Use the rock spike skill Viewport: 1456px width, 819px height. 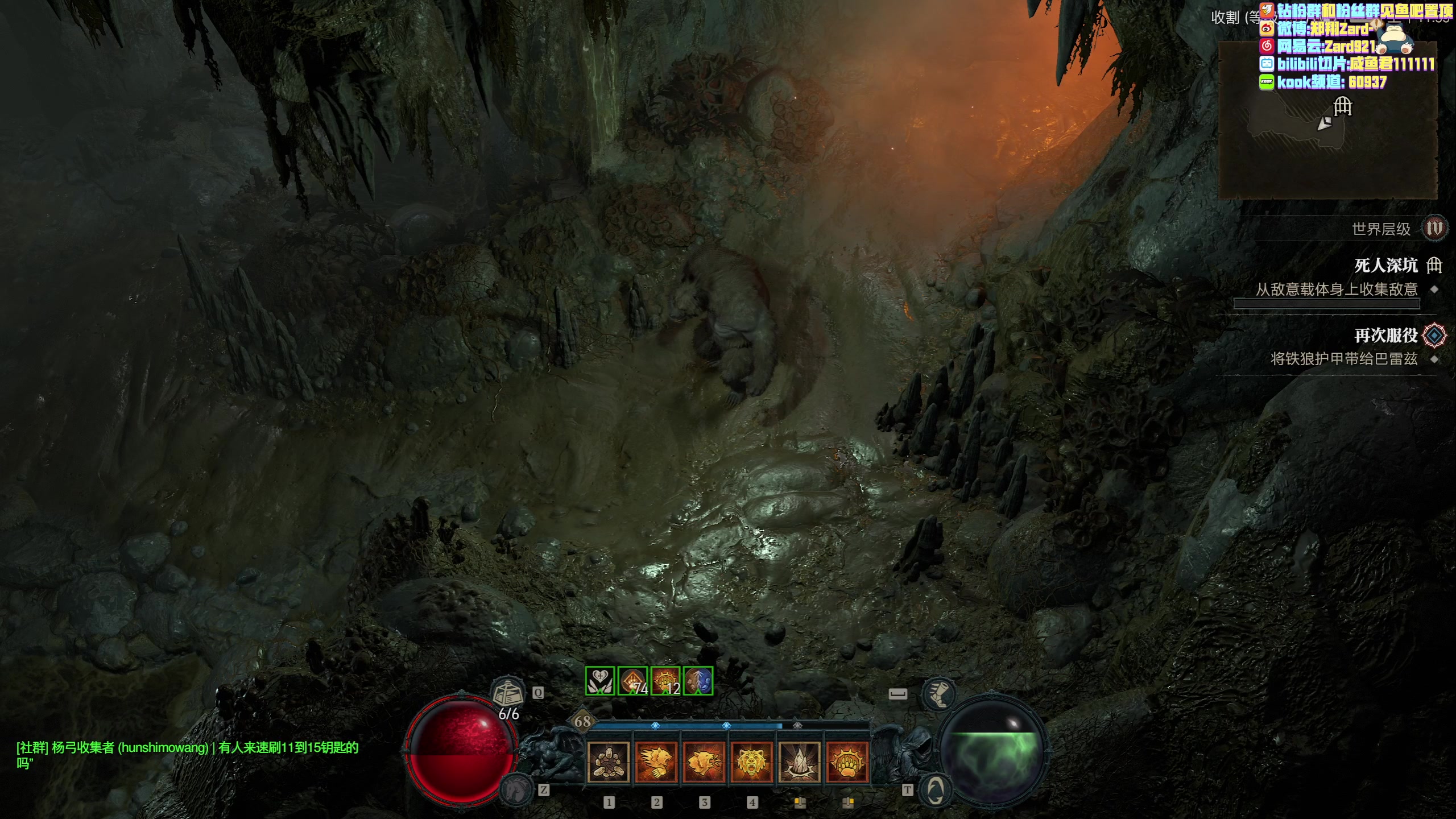[x=799, y=762]
